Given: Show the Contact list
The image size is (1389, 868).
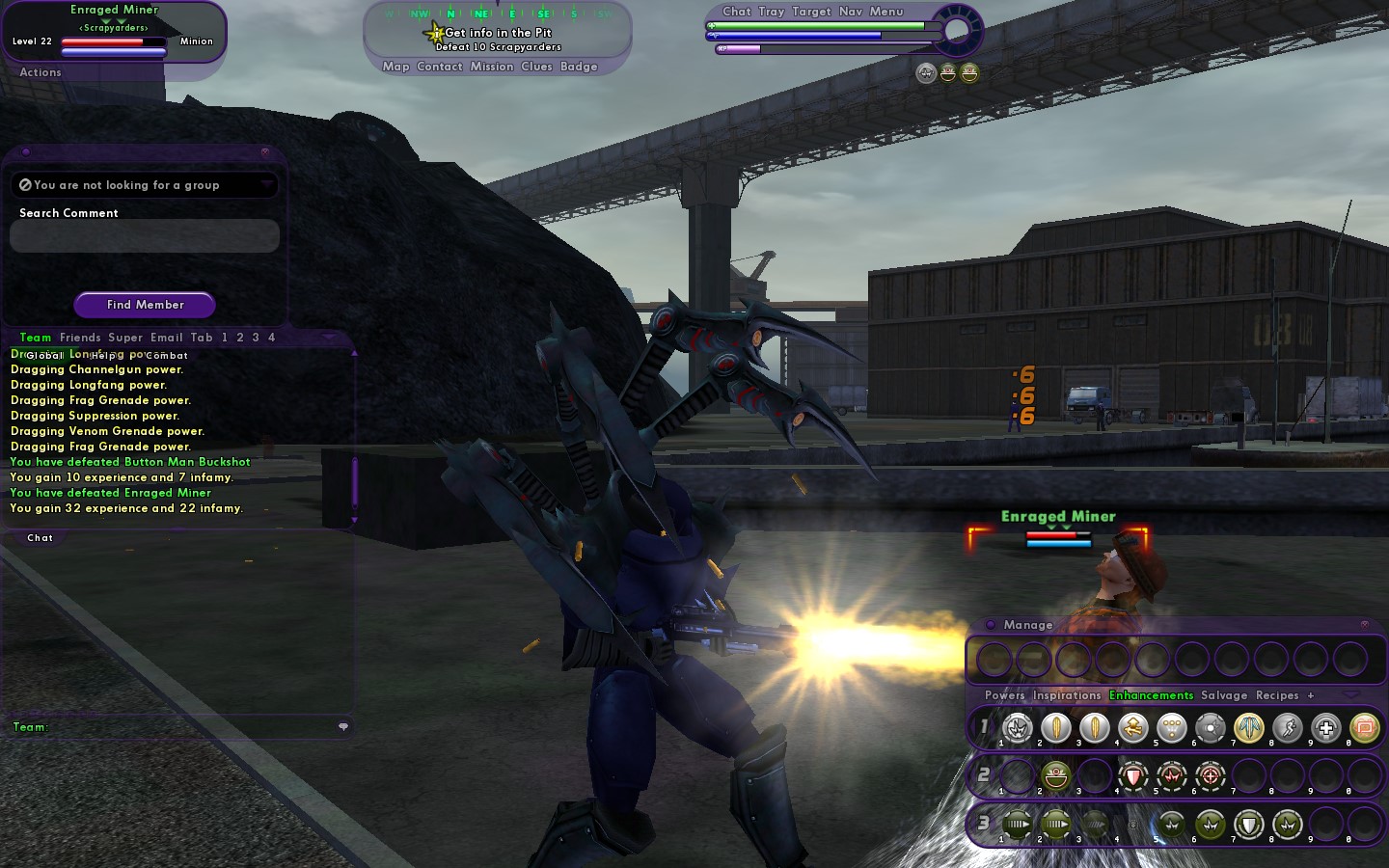Looking at the screenshot, I should 440,67.
